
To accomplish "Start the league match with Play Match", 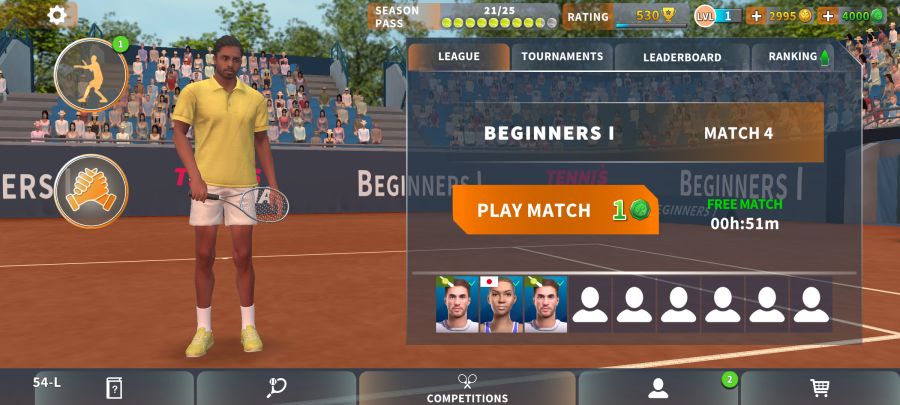I will [x=555, y=210].
